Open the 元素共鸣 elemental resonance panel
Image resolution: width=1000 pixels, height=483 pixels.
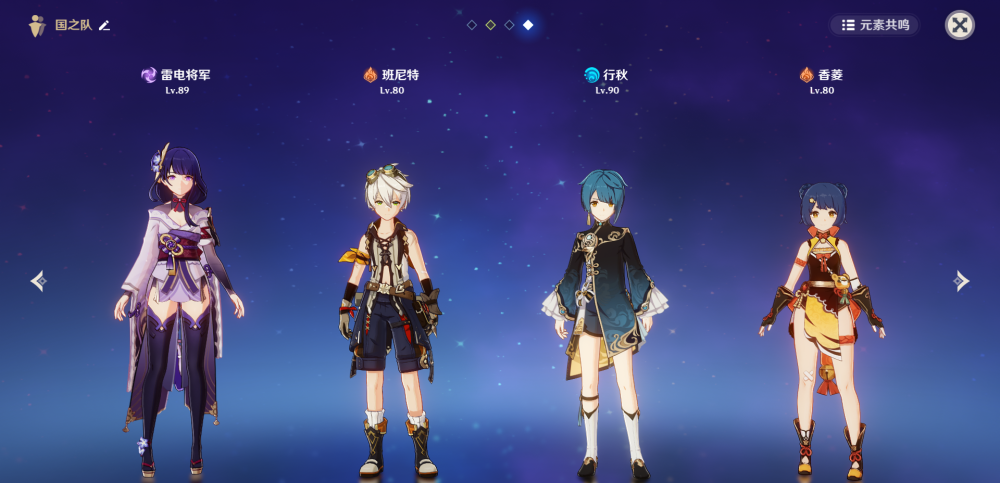point(875,25)
